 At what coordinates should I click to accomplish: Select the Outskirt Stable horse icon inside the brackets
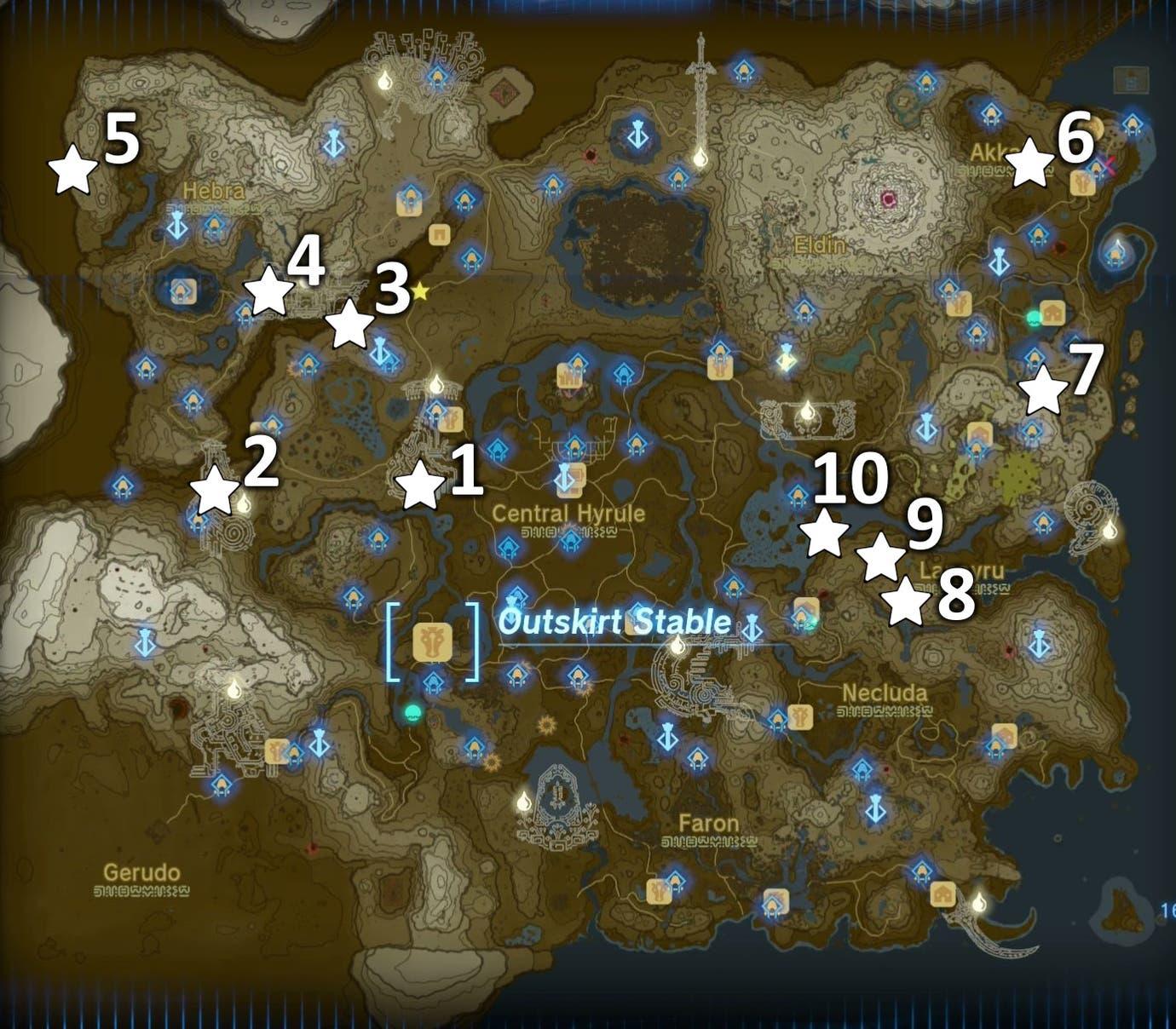[x=432, y=642]
